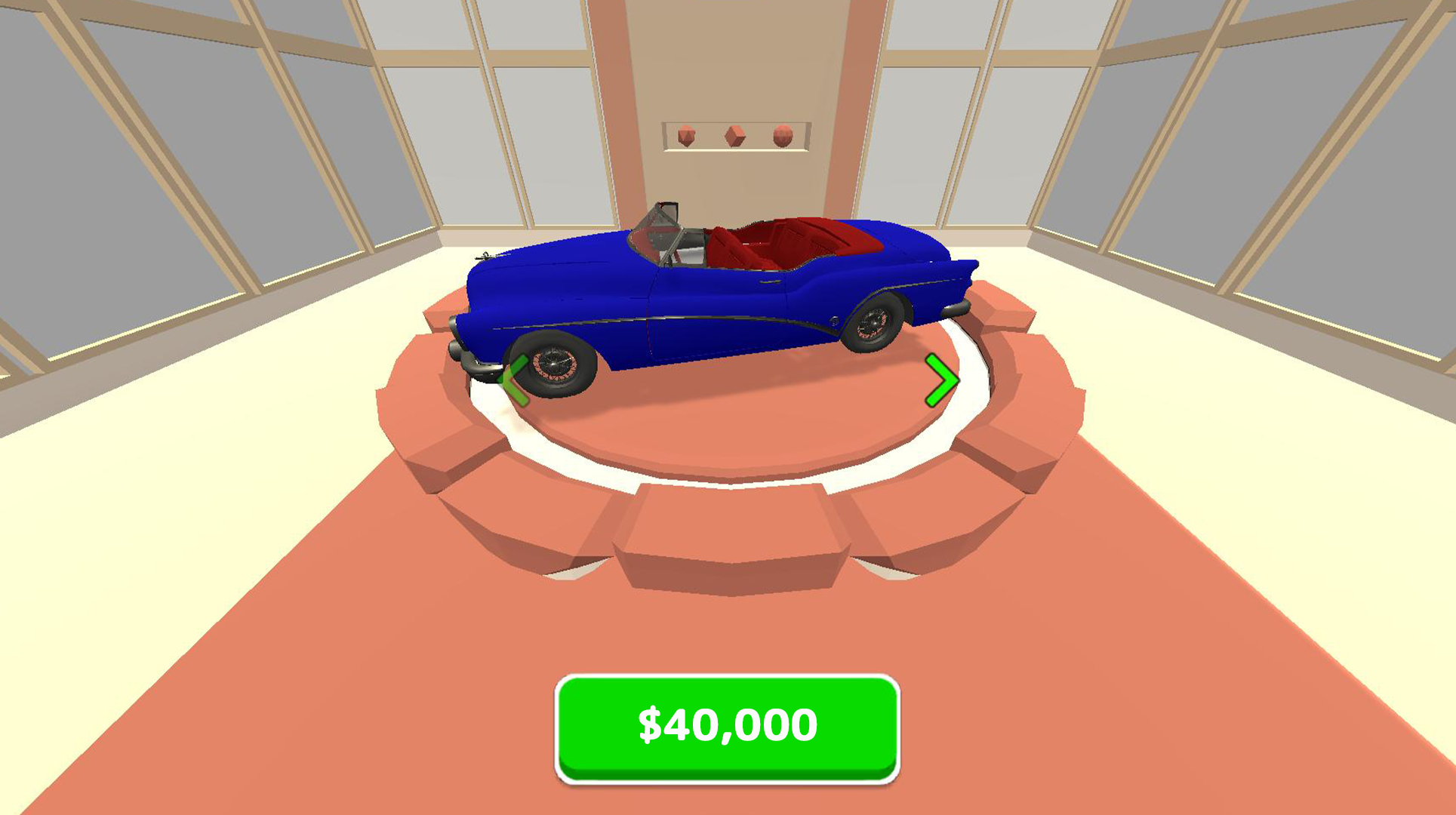
Task: Select the sphere decoration on the wall
Action: pos(783,137)
